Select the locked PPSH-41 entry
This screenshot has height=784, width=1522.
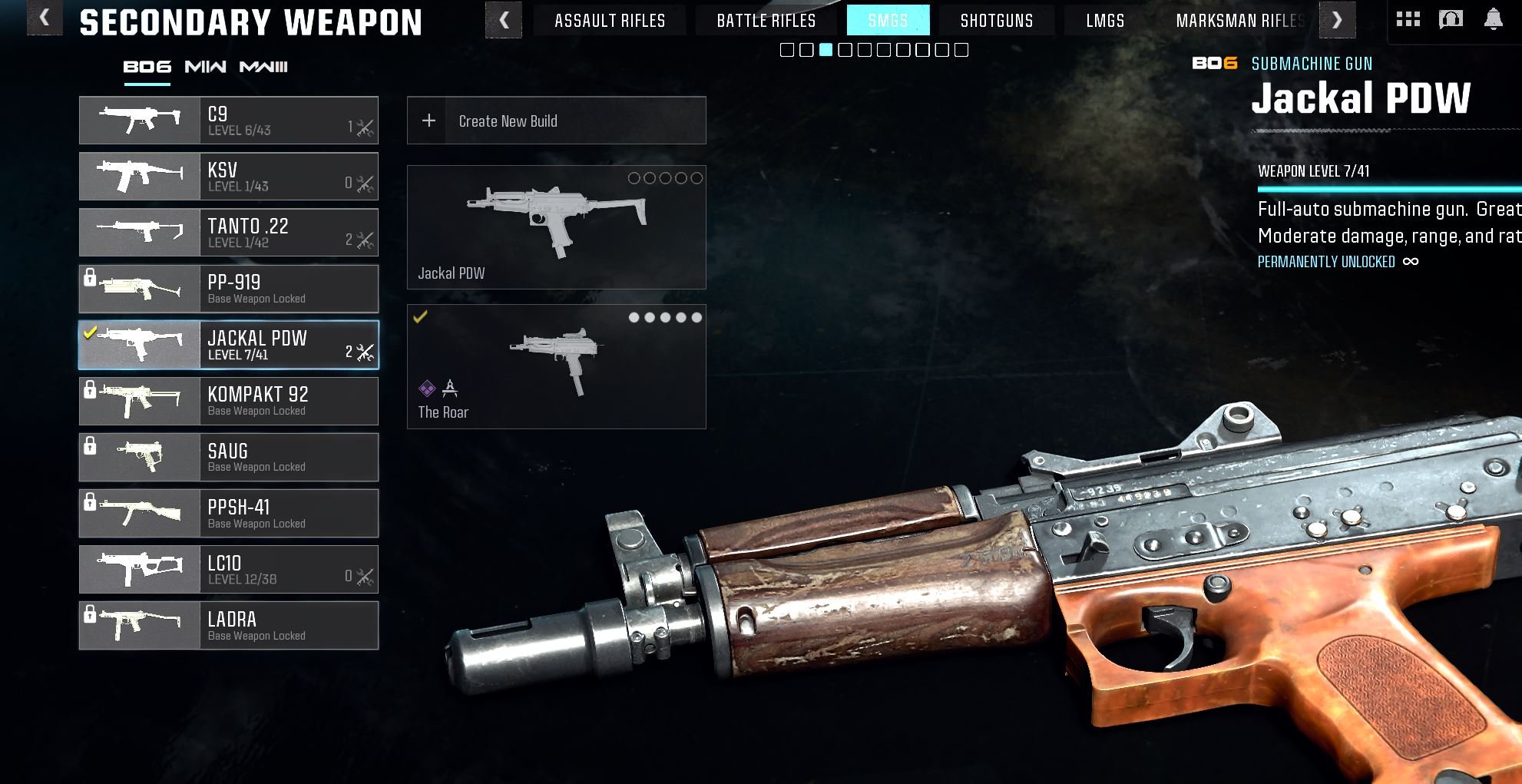pos(229,514)
